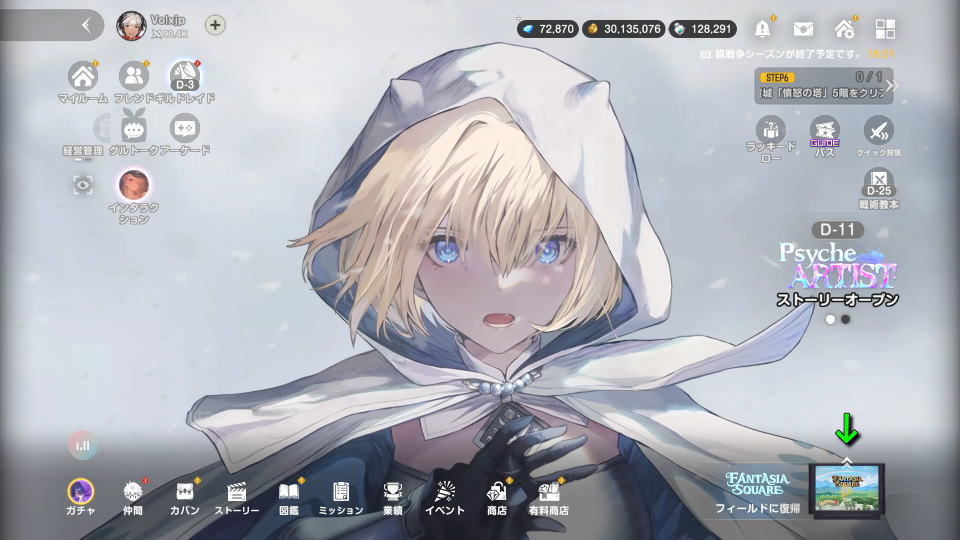Image resolution: width=960 pixels, height=540 pixels.
Task: Open the Friends (フレンド) menu
Action: coord(133,76)
